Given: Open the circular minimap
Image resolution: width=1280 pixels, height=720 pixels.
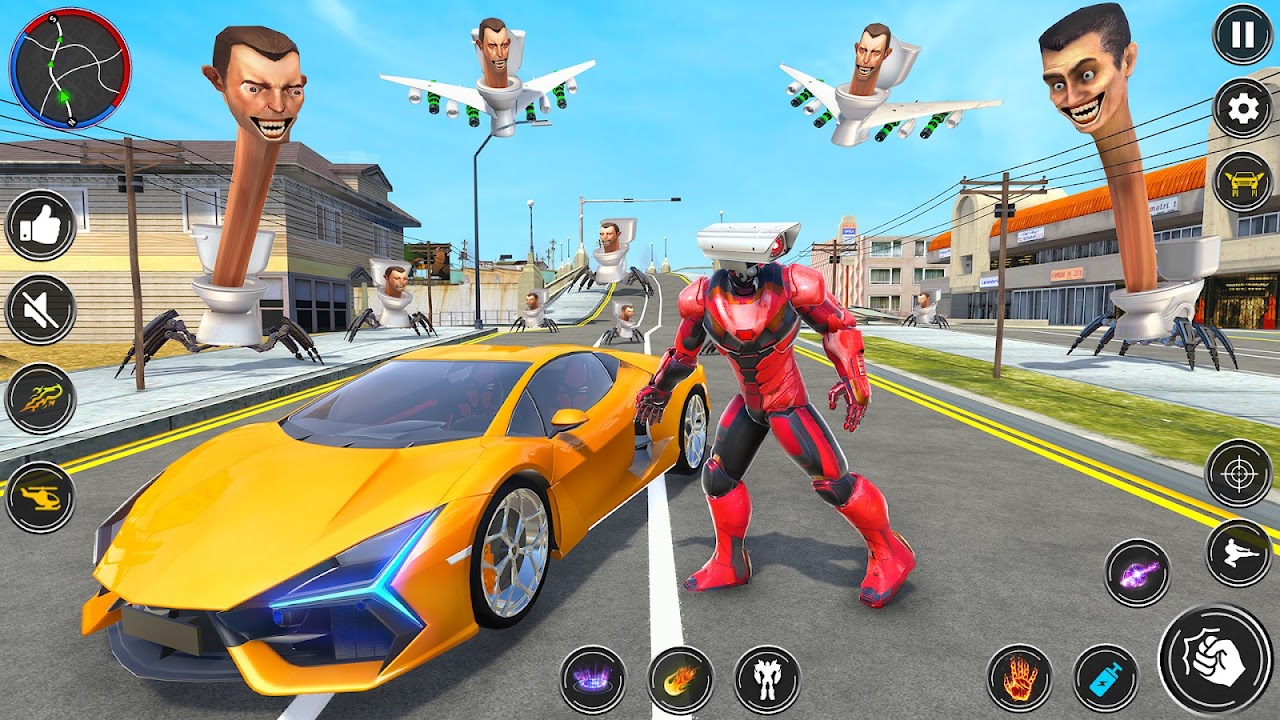Looking at the screenshot, I should pyautogui.click(x=70, y=68).
